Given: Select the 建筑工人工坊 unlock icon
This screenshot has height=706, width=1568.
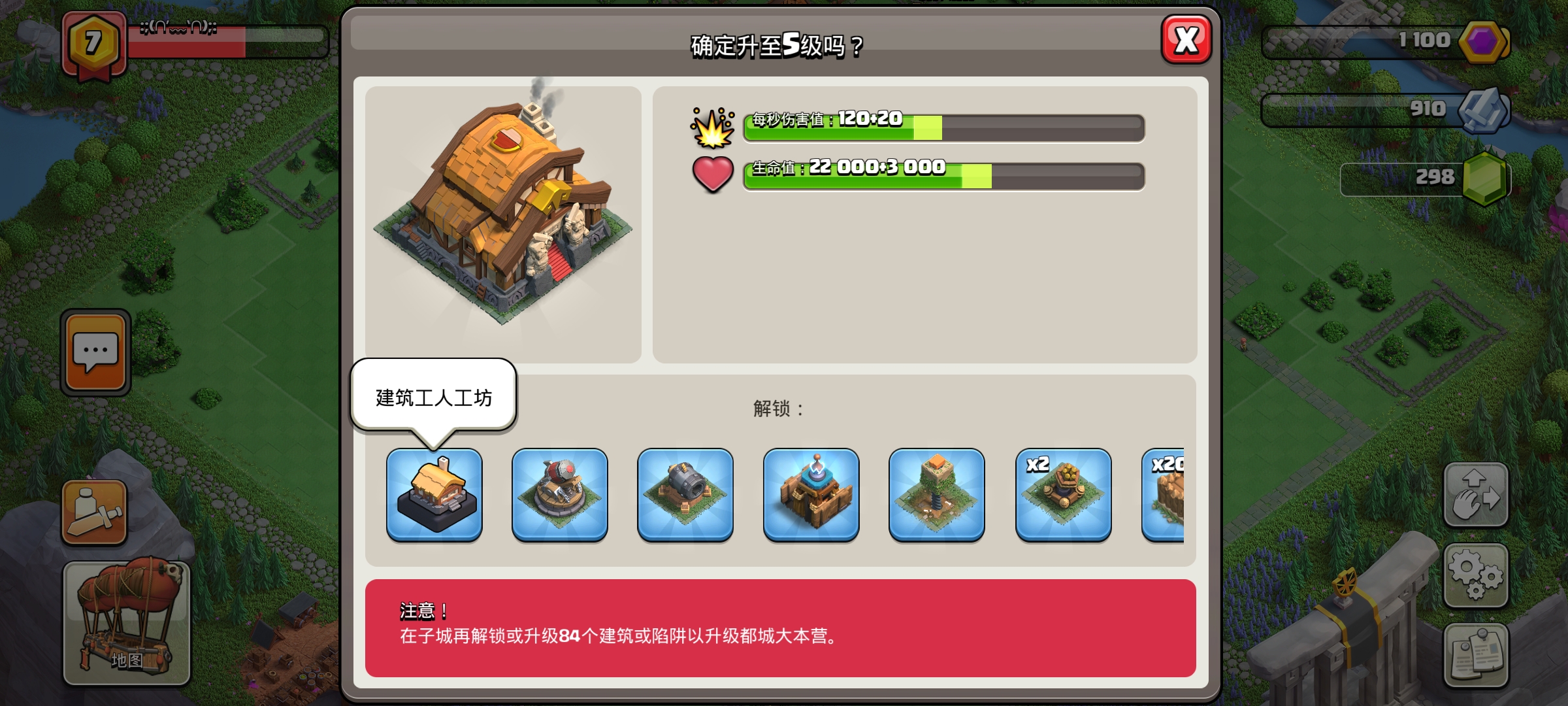Looking at the screenshot, I should pyautogui.click(x=434, y=495).
